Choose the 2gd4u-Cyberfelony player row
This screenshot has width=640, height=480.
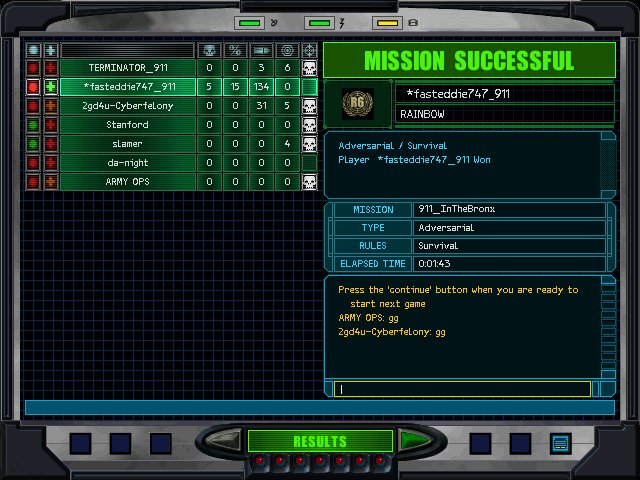click(127, 106)
